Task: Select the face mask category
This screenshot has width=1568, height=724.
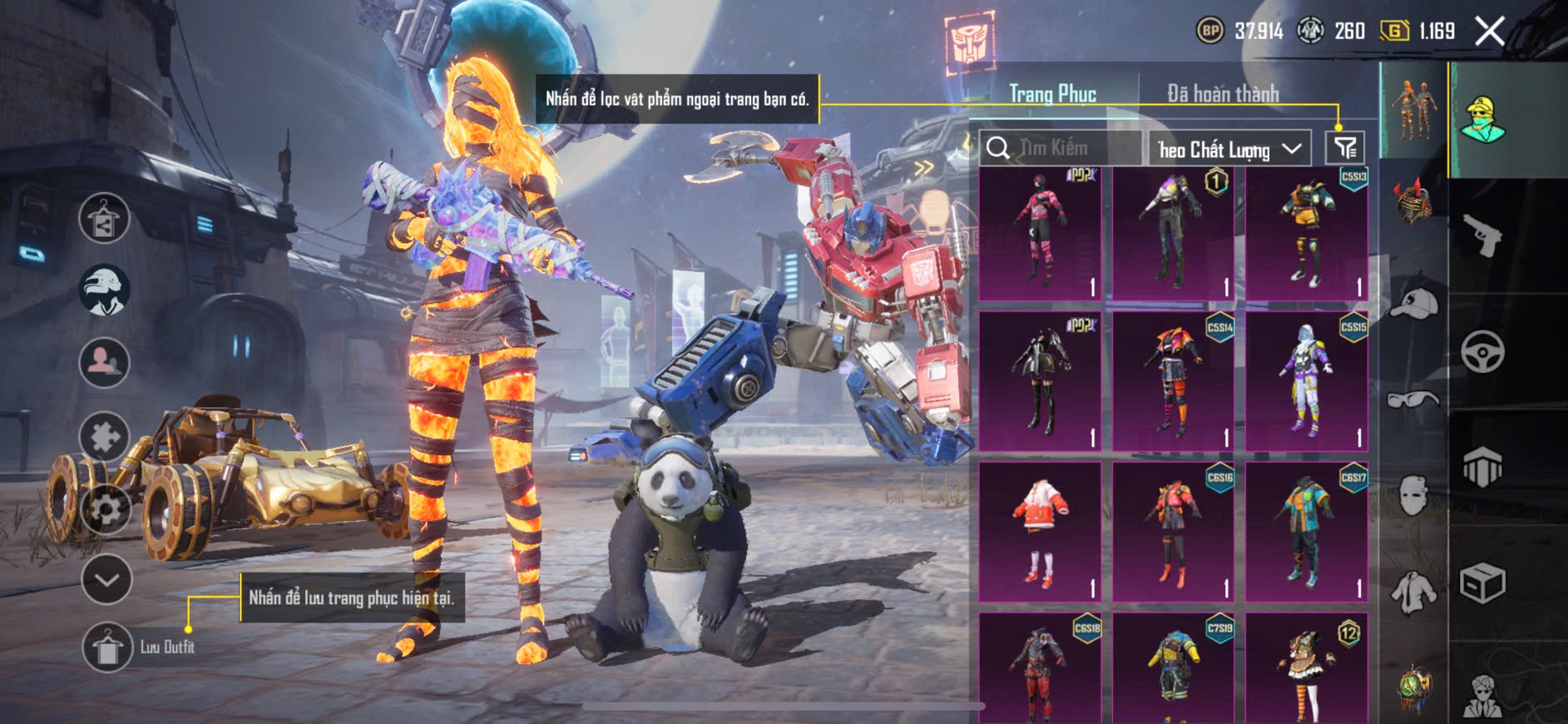Action: 1413,496
